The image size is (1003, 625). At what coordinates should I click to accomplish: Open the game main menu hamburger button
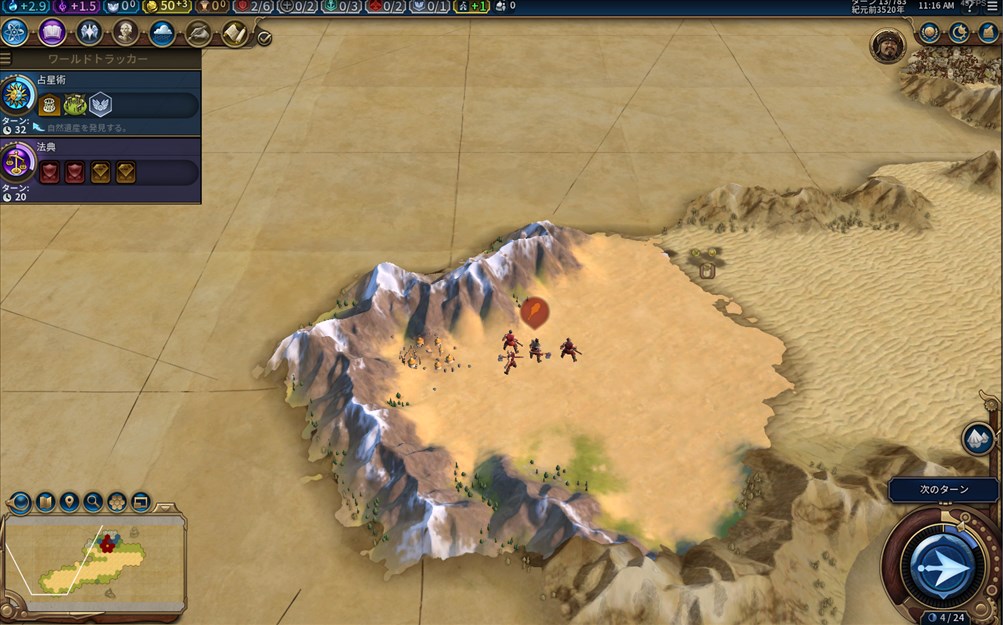pos(992,6)
